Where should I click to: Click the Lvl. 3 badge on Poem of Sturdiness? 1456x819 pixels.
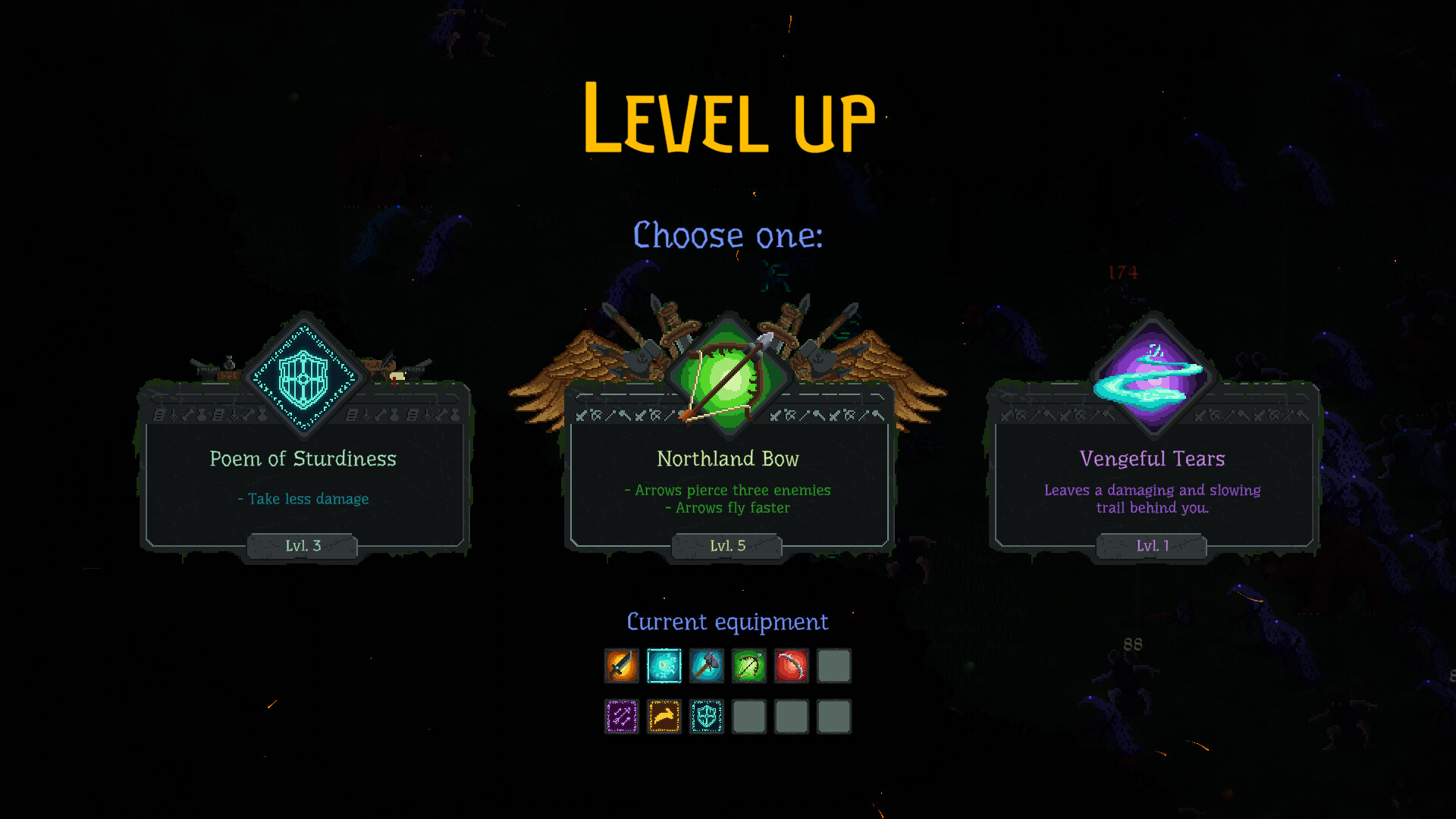pos(302,545)
